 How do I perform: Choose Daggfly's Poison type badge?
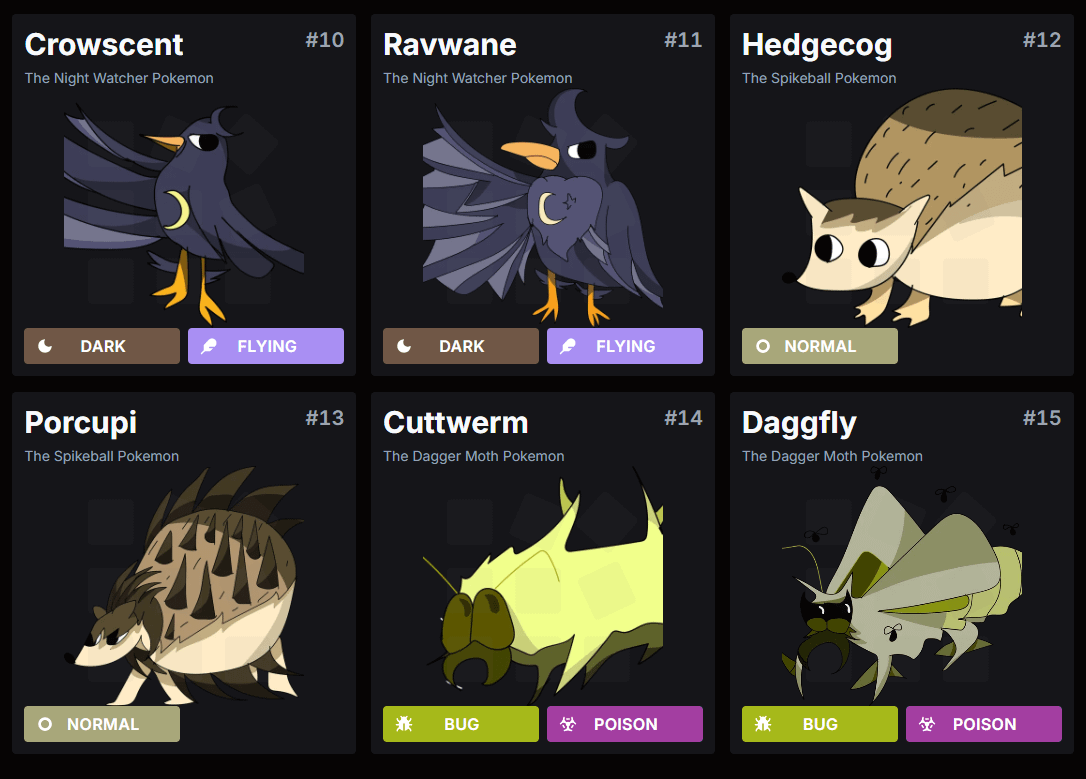pos(984,724)
